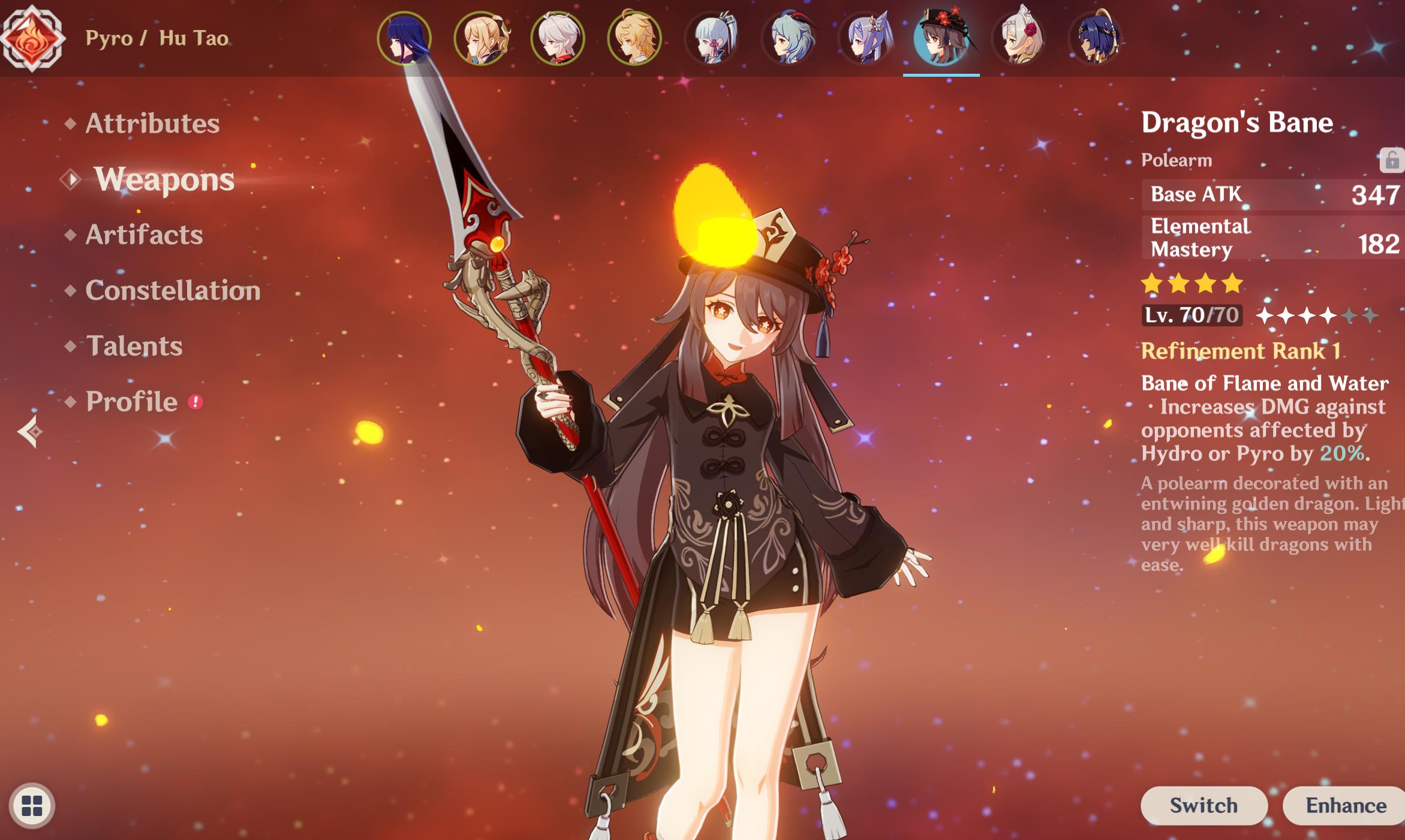Choose Keqing's purple-haired portrait
Image resolution: width=1405 pixels, height=840 pixels.
pos(865,38)
